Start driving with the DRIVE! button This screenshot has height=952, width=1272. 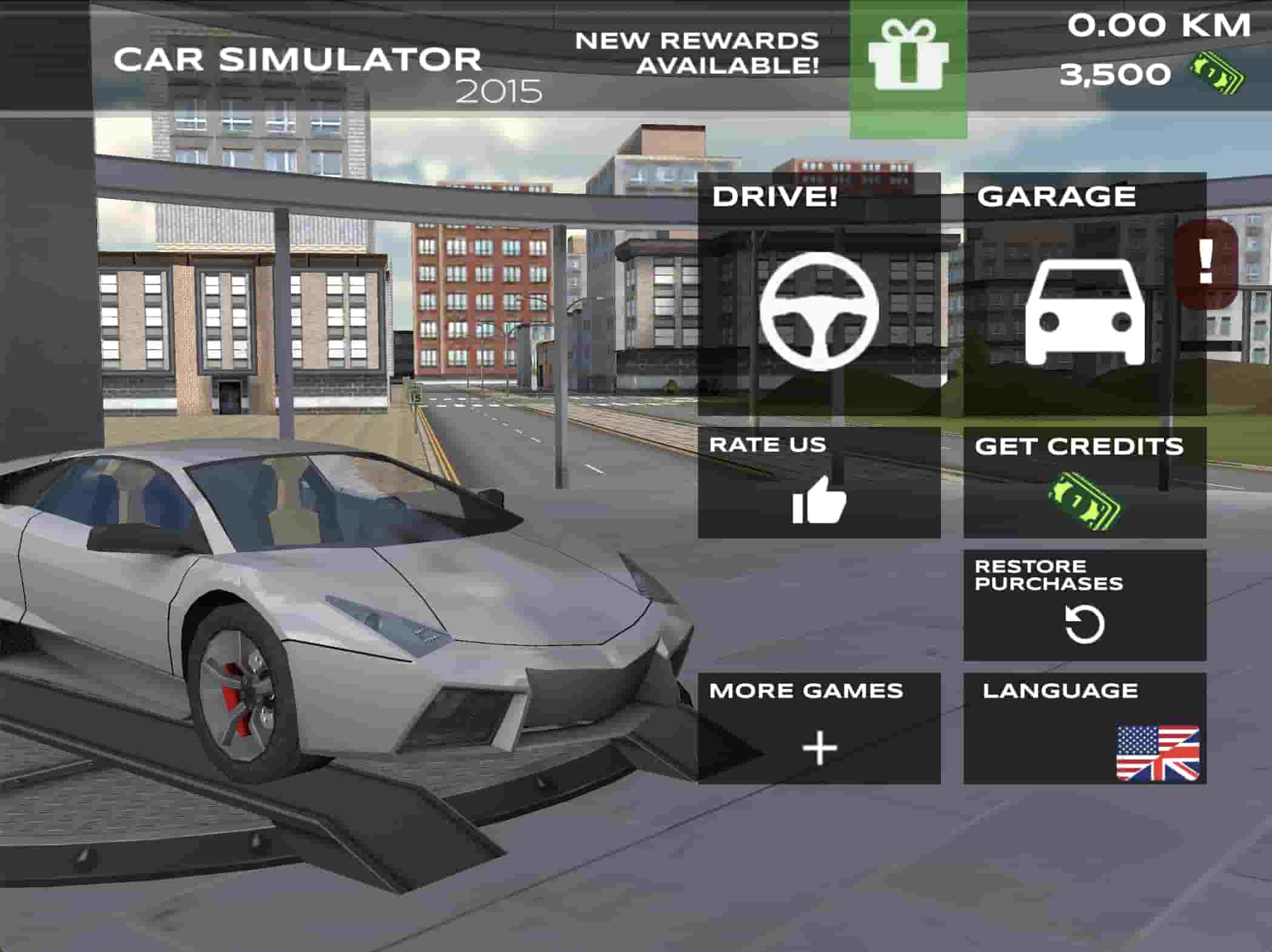pyautogui.click(x=818, y=295)
